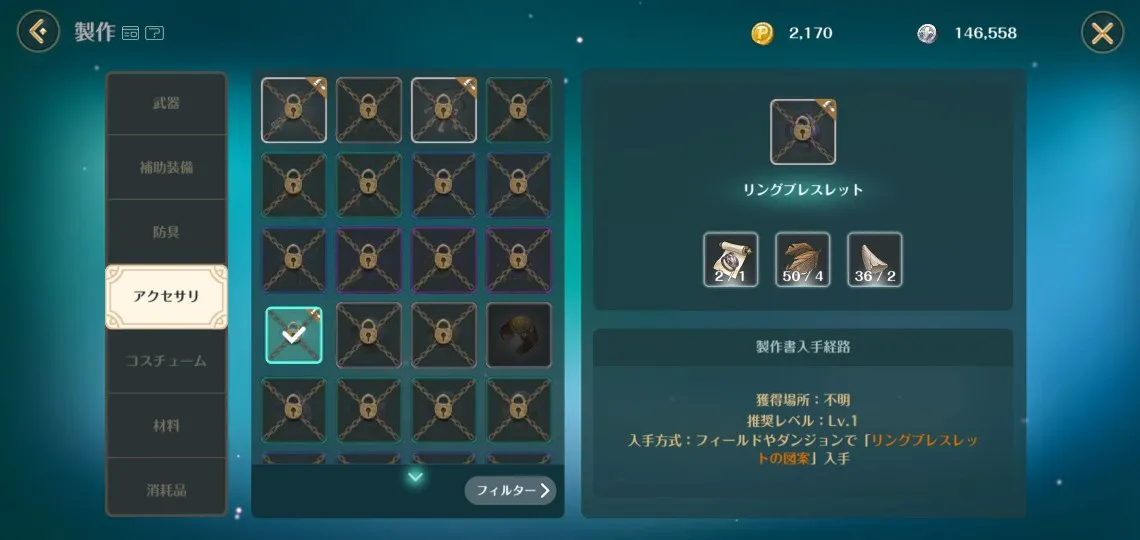Go back using the arrow button
Viewport: 1140px width, 540px height.
38,32
